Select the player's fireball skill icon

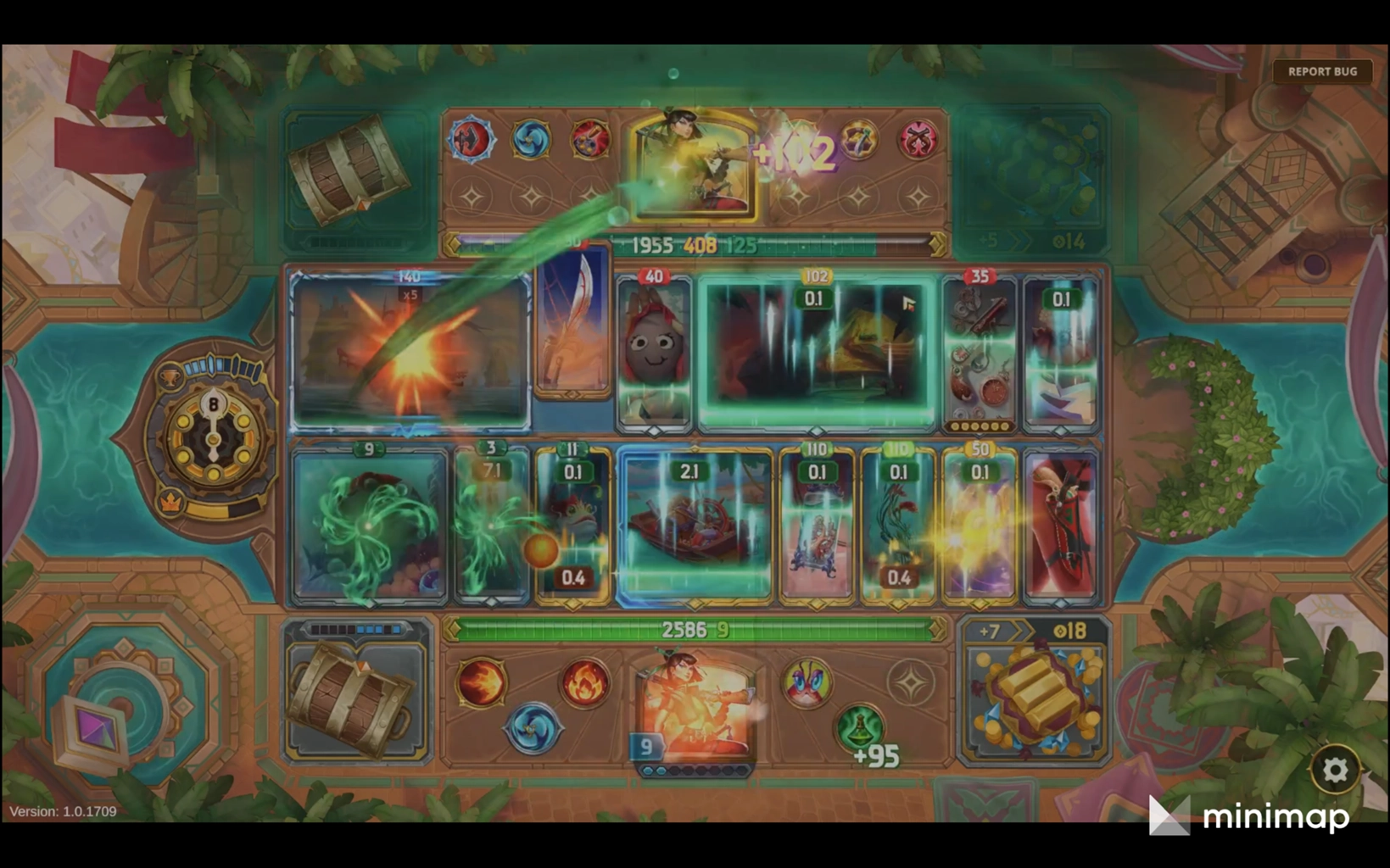[x=481, y=683]
